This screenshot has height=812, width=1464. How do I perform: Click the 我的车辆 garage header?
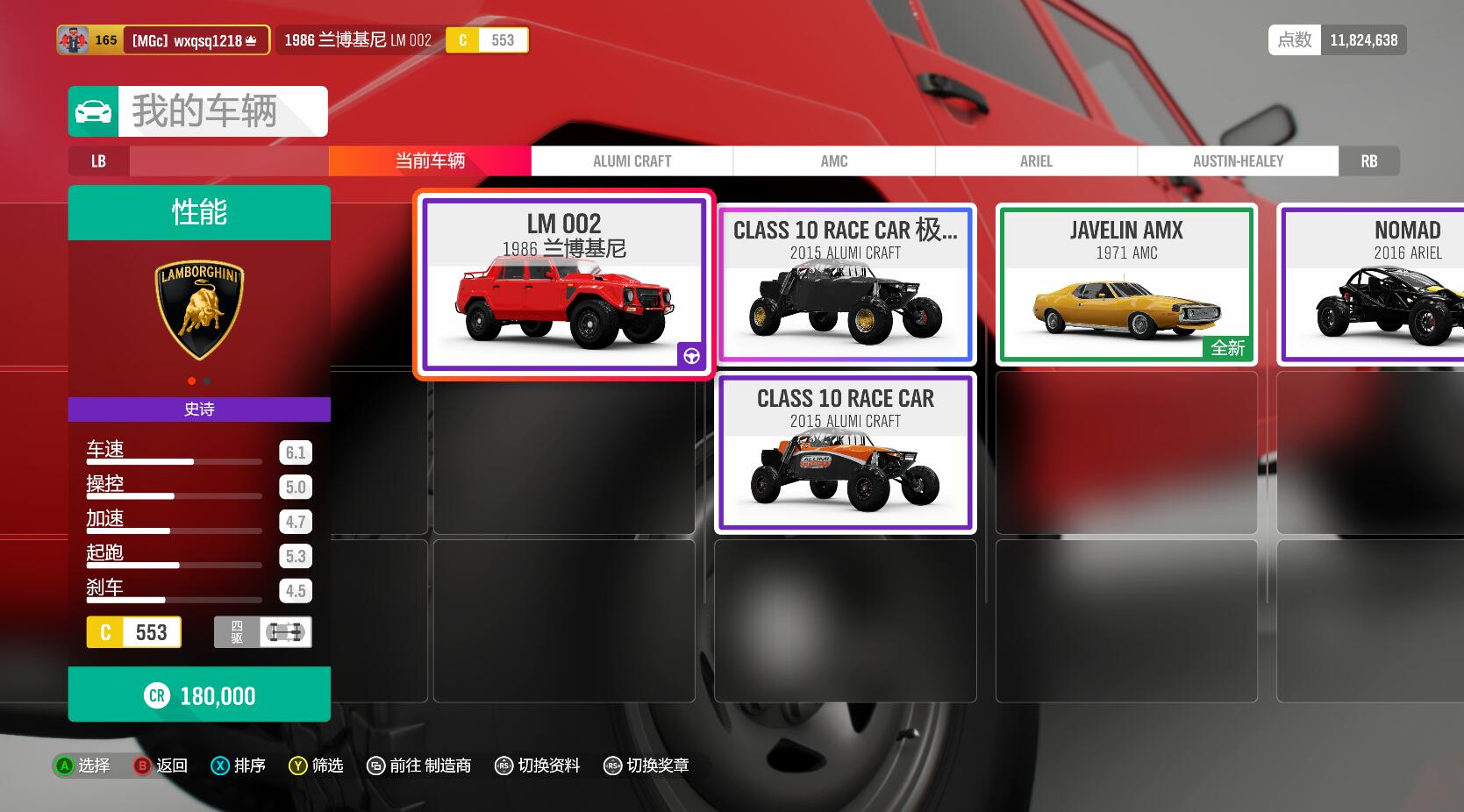[198, 111]
